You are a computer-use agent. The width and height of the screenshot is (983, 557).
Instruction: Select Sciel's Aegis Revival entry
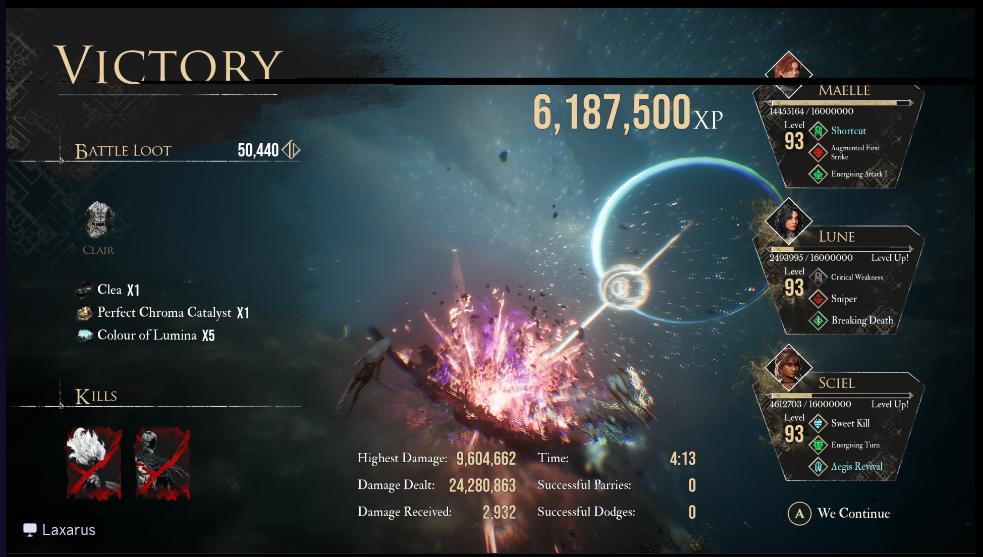(x=855, y=467)
